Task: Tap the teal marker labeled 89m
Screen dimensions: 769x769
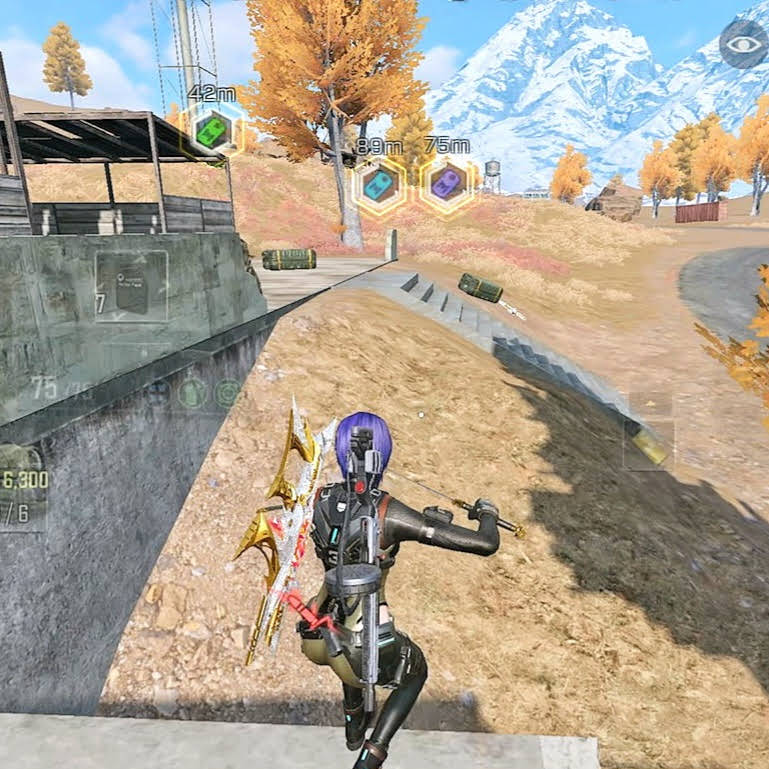Action: click(378, 184)
